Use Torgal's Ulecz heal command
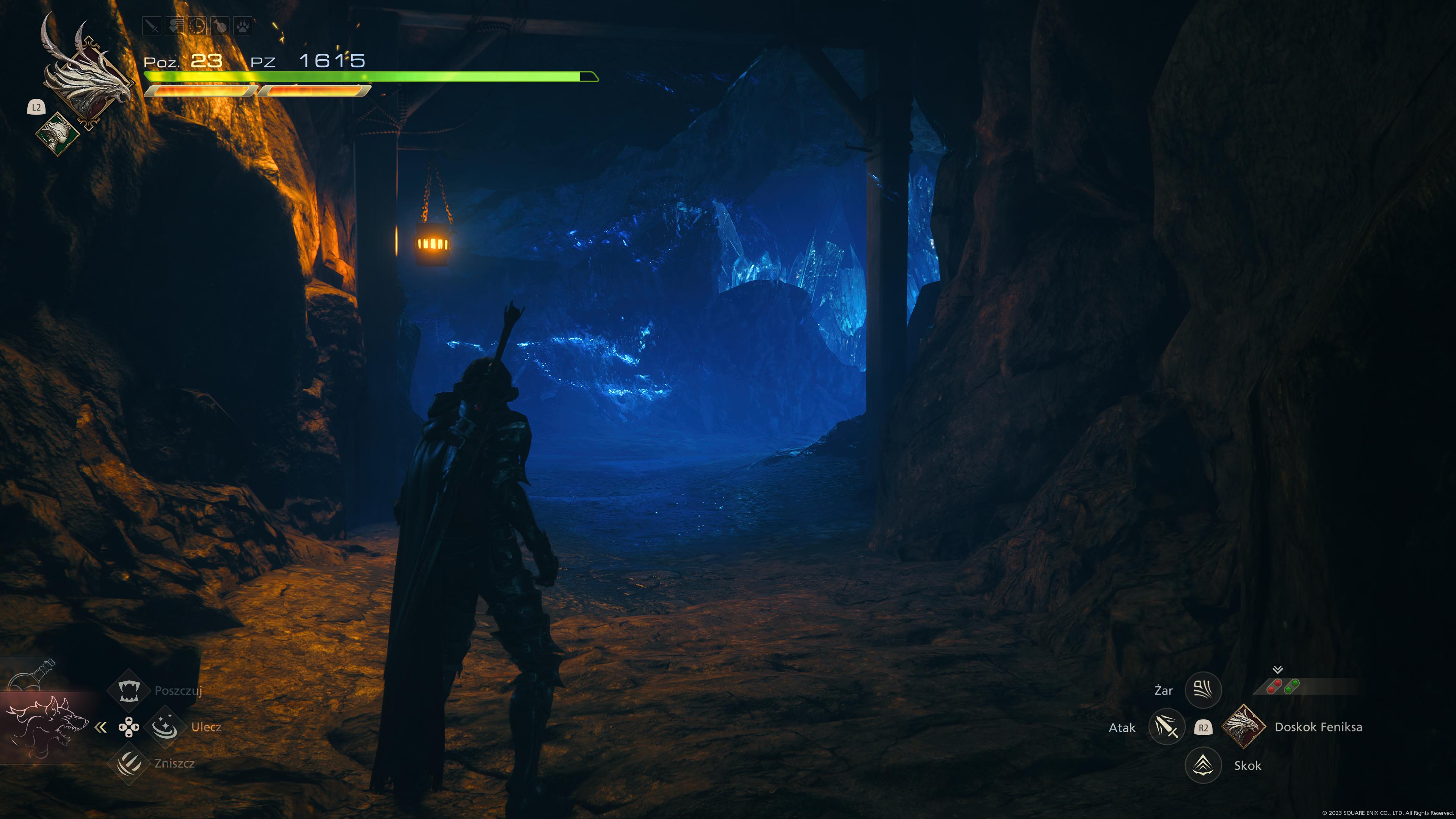Screen dimensions: 1456x819 pyautogui.click(x=165, y=727)
